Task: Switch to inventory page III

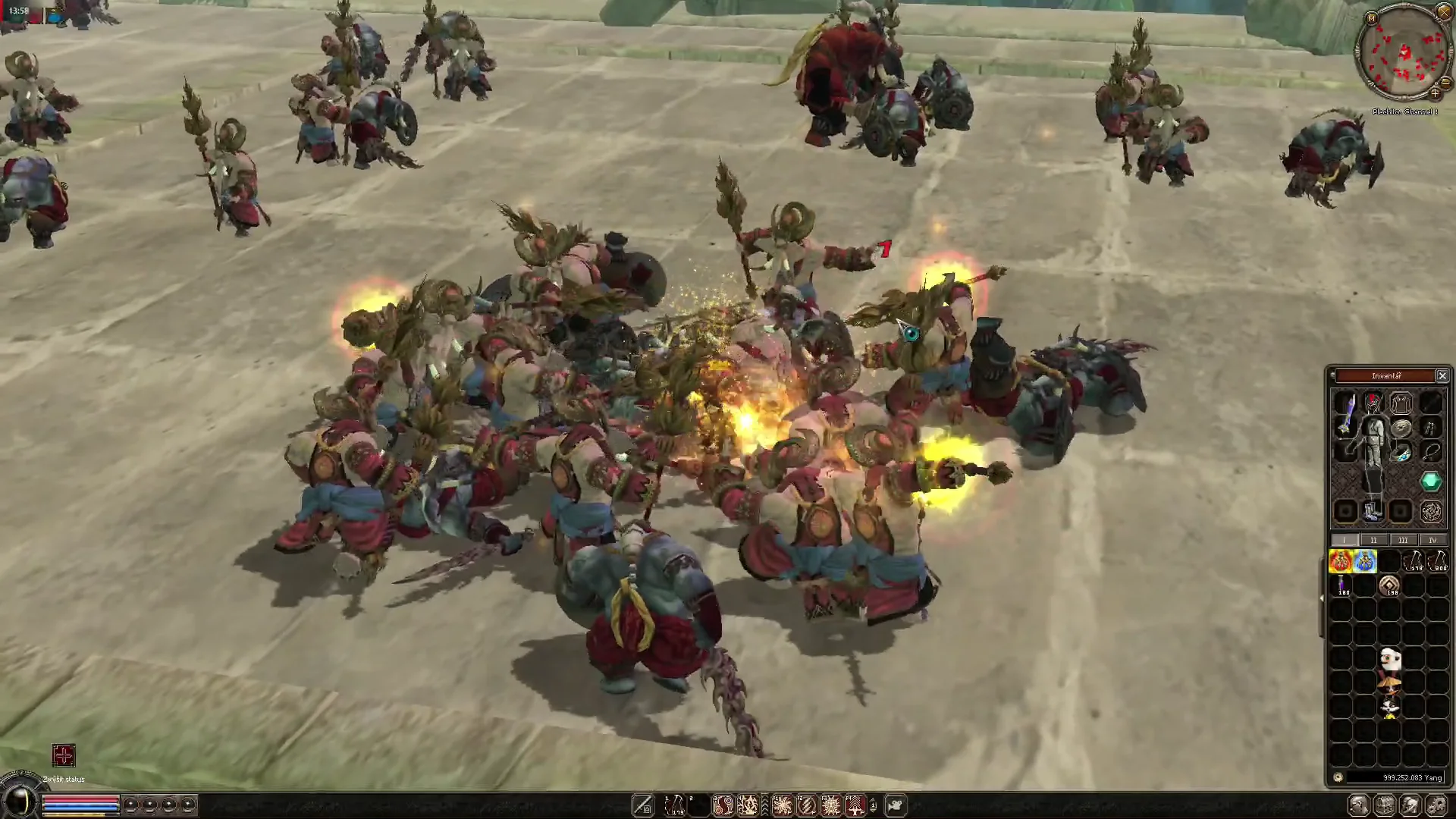Action: (x=1403, y=540)
